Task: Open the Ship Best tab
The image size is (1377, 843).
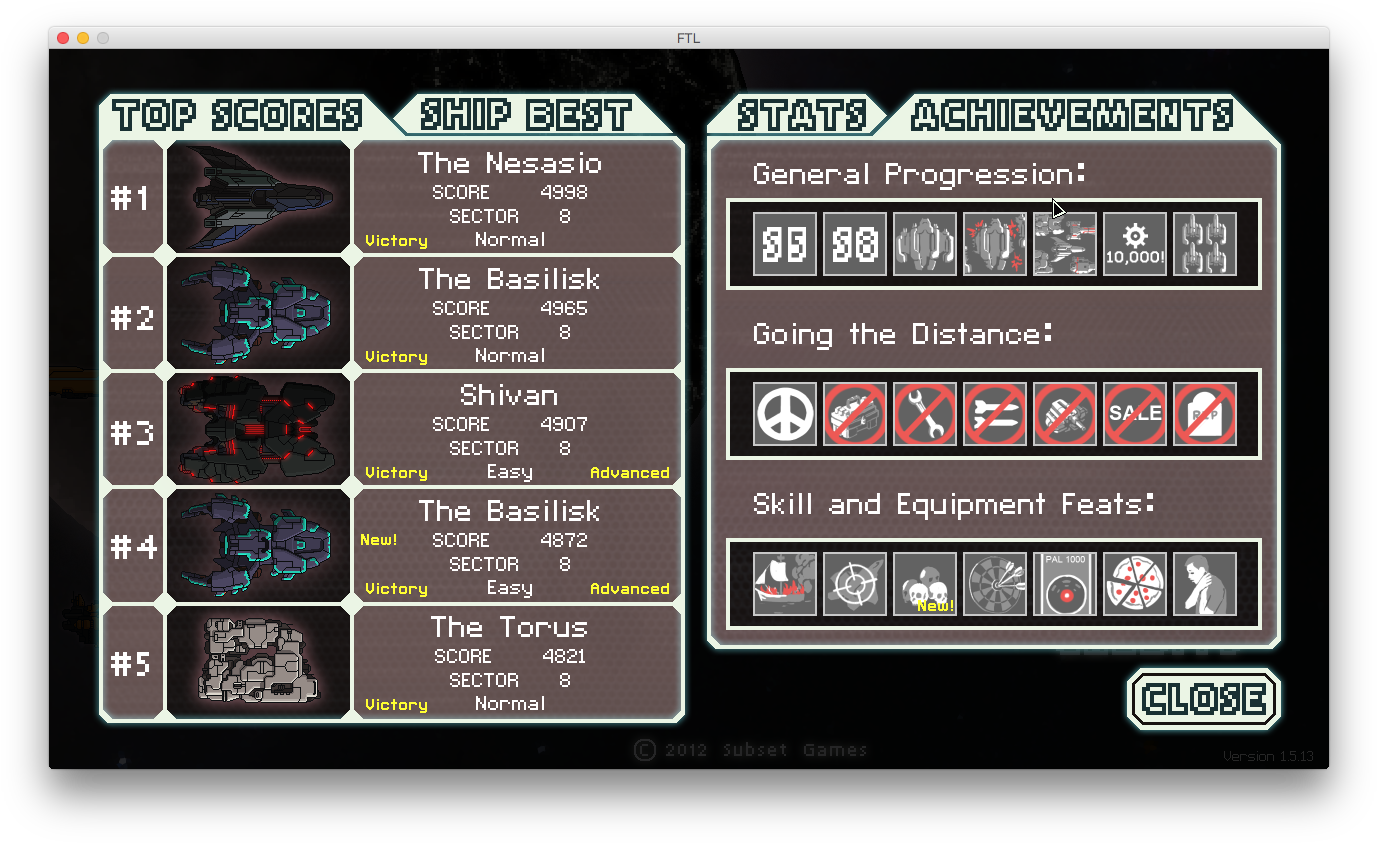Action: (525, 115)
